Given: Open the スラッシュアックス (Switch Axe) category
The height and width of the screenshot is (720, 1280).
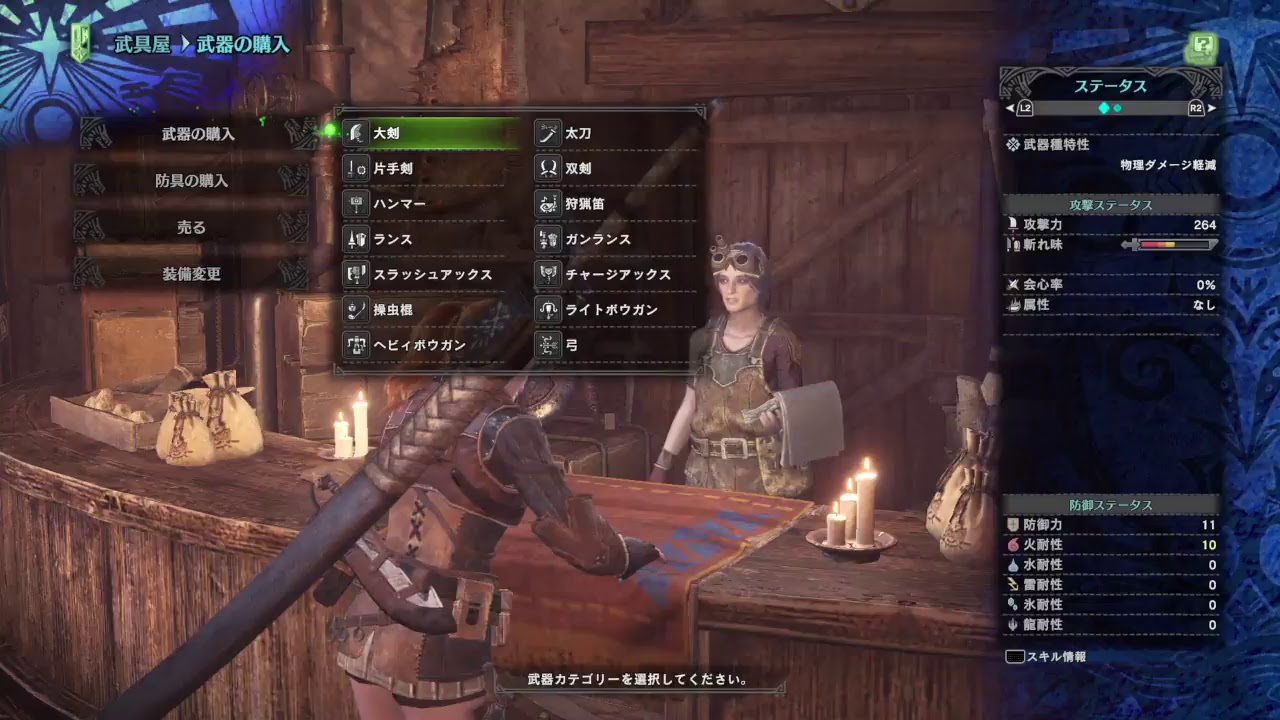Looking at the screenshot, I should click(x=356, y=274).
